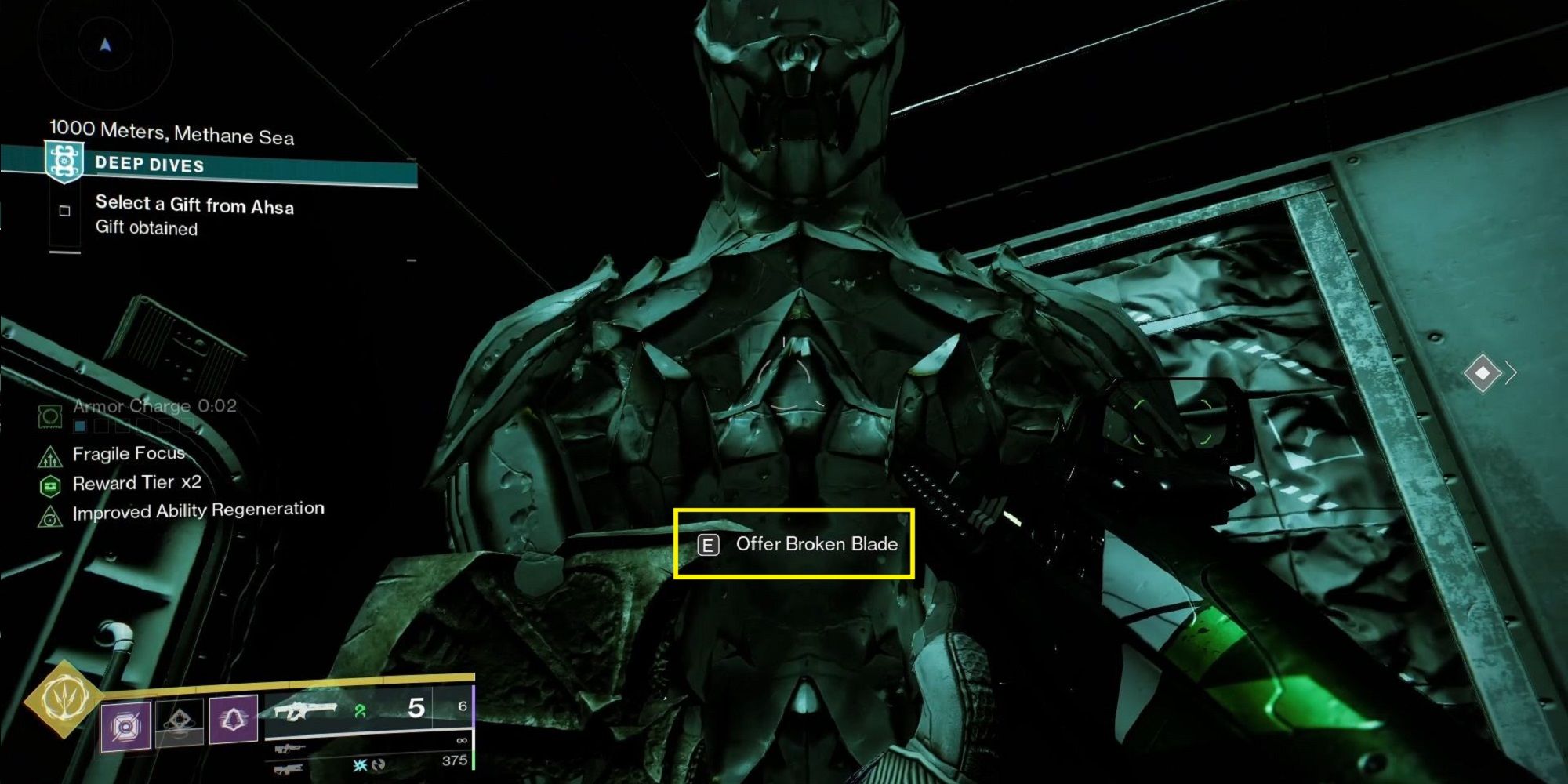Click the white diamond waypoint marker
The width and height of the screenshot is (1568, 784).
click(1482, 372)
